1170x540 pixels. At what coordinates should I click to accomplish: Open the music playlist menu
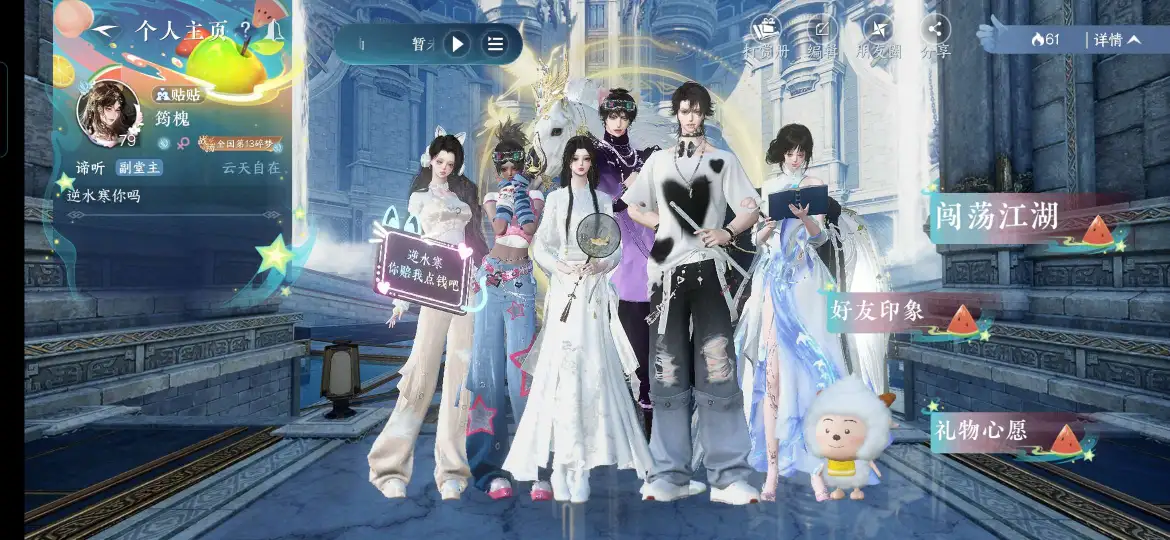[x=495, y=43]
